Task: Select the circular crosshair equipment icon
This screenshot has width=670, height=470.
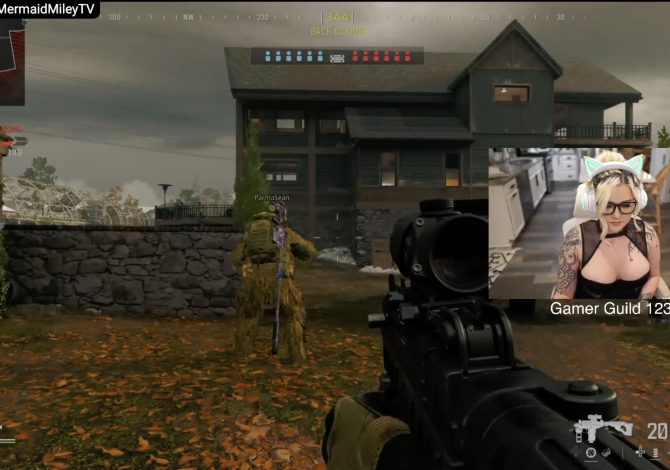Action: [591, 453]
